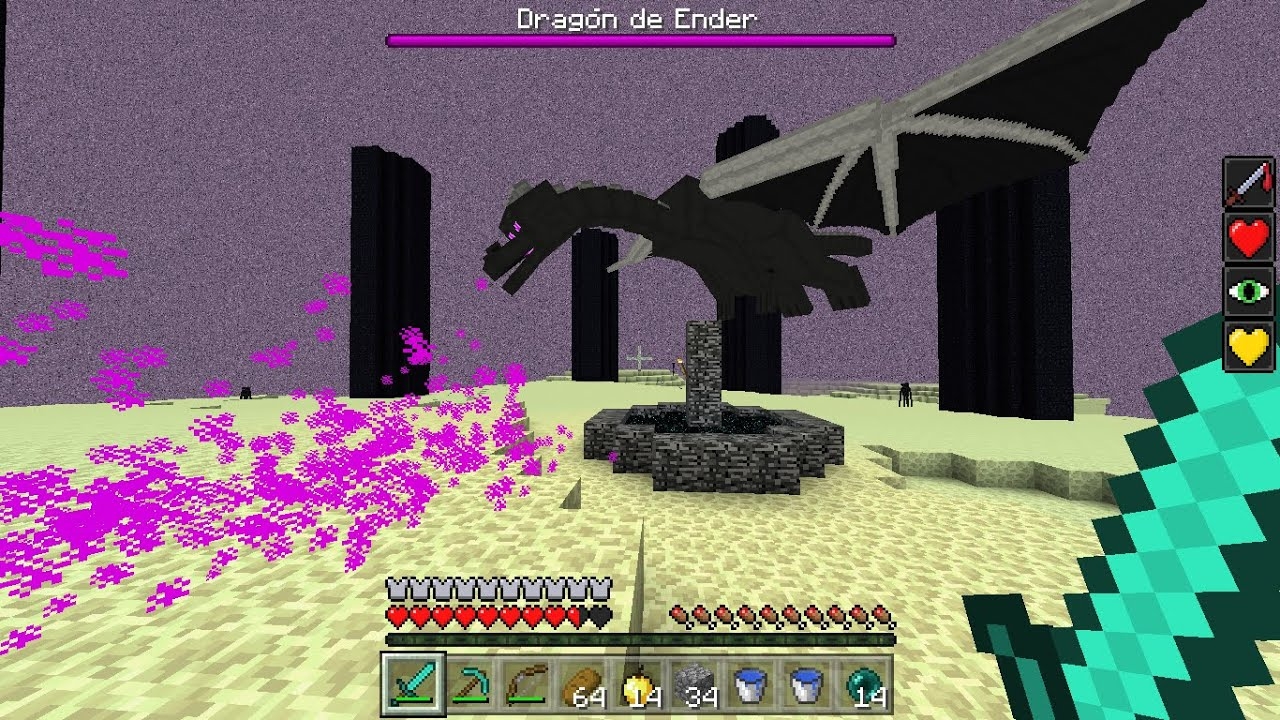Click the bloody sword status effect icon
The image size is (1280, 720).
(1249, 183)
